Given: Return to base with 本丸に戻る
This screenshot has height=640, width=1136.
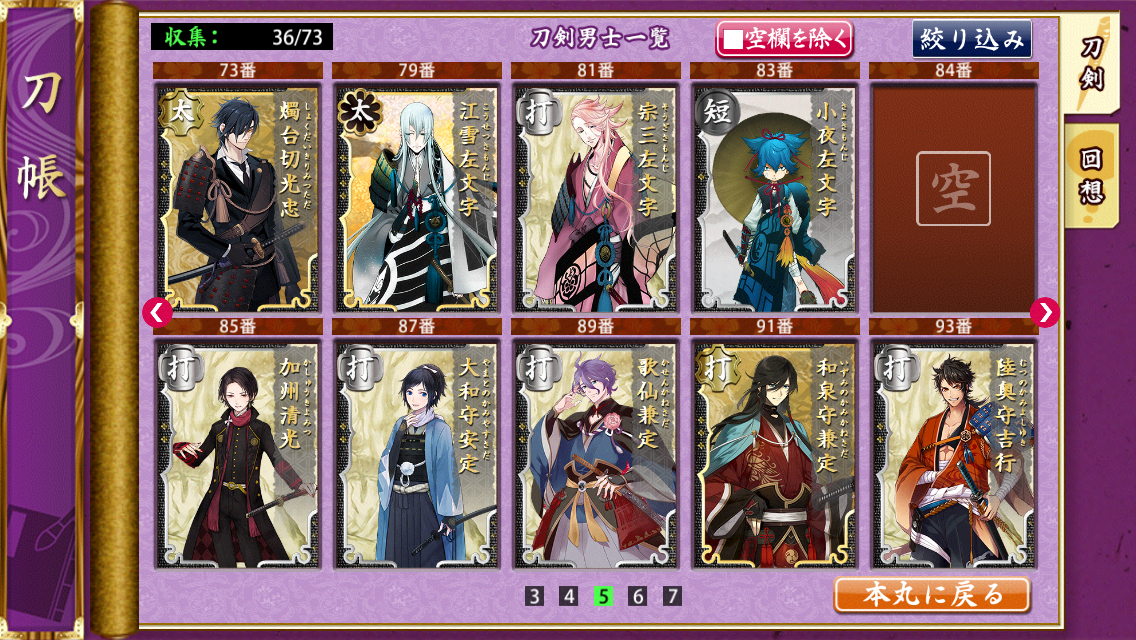Looking at the screenshot, I should coord(931,595).
